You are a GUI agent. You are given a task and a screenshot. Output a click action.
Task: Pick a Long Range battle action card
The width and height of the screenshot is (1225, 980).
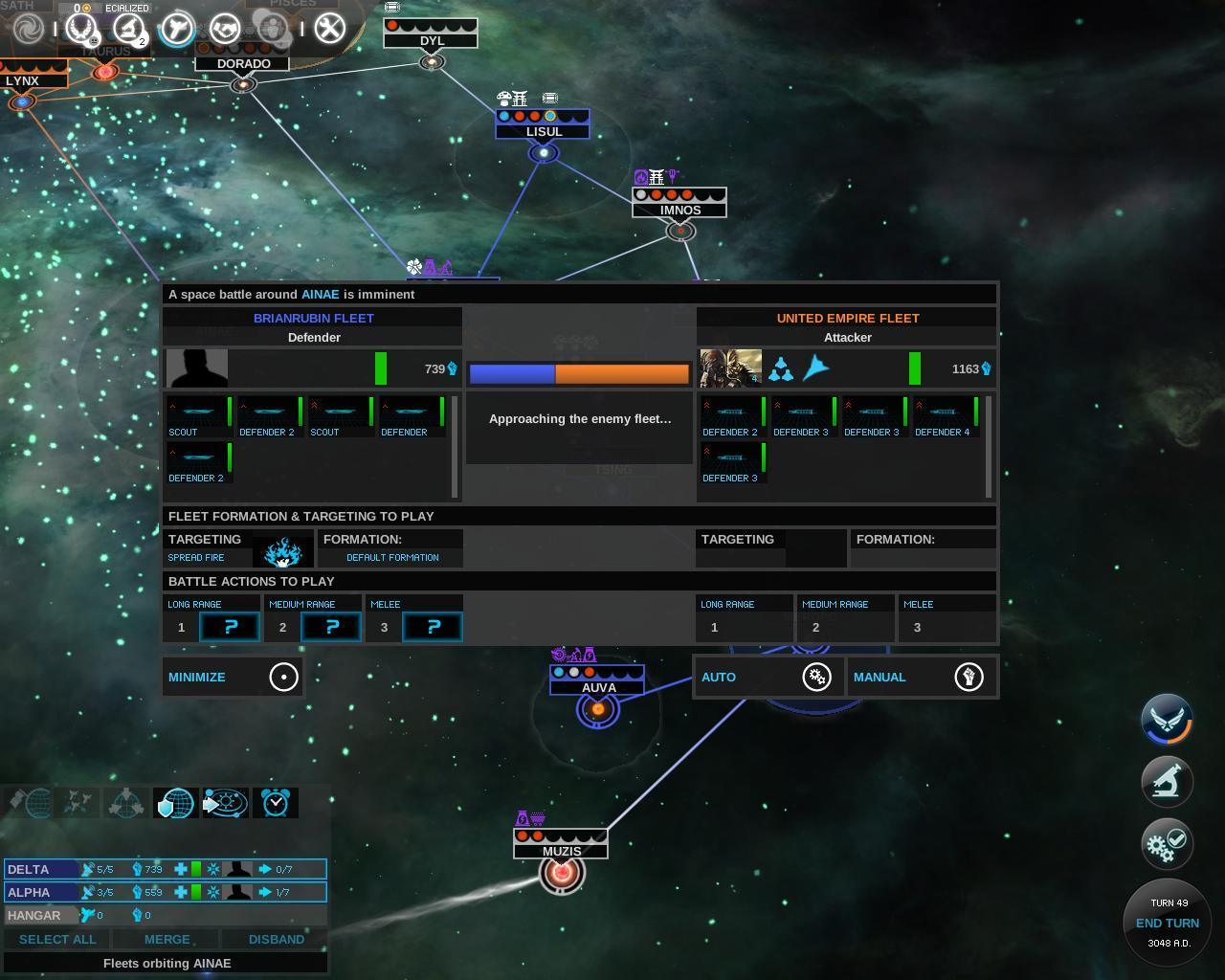(x=230, y=627)
